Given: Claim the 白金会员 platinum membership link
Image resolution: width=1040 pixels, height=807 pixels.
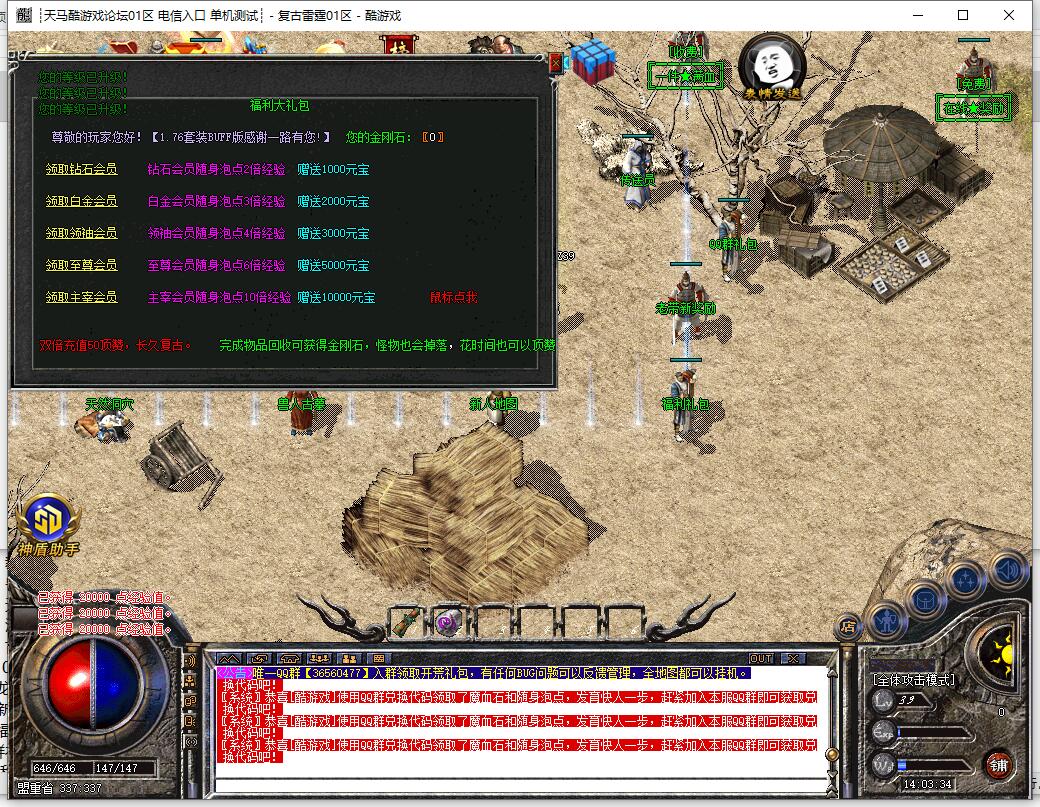Looking at the screenshot, I should click(x=81, y=201).
